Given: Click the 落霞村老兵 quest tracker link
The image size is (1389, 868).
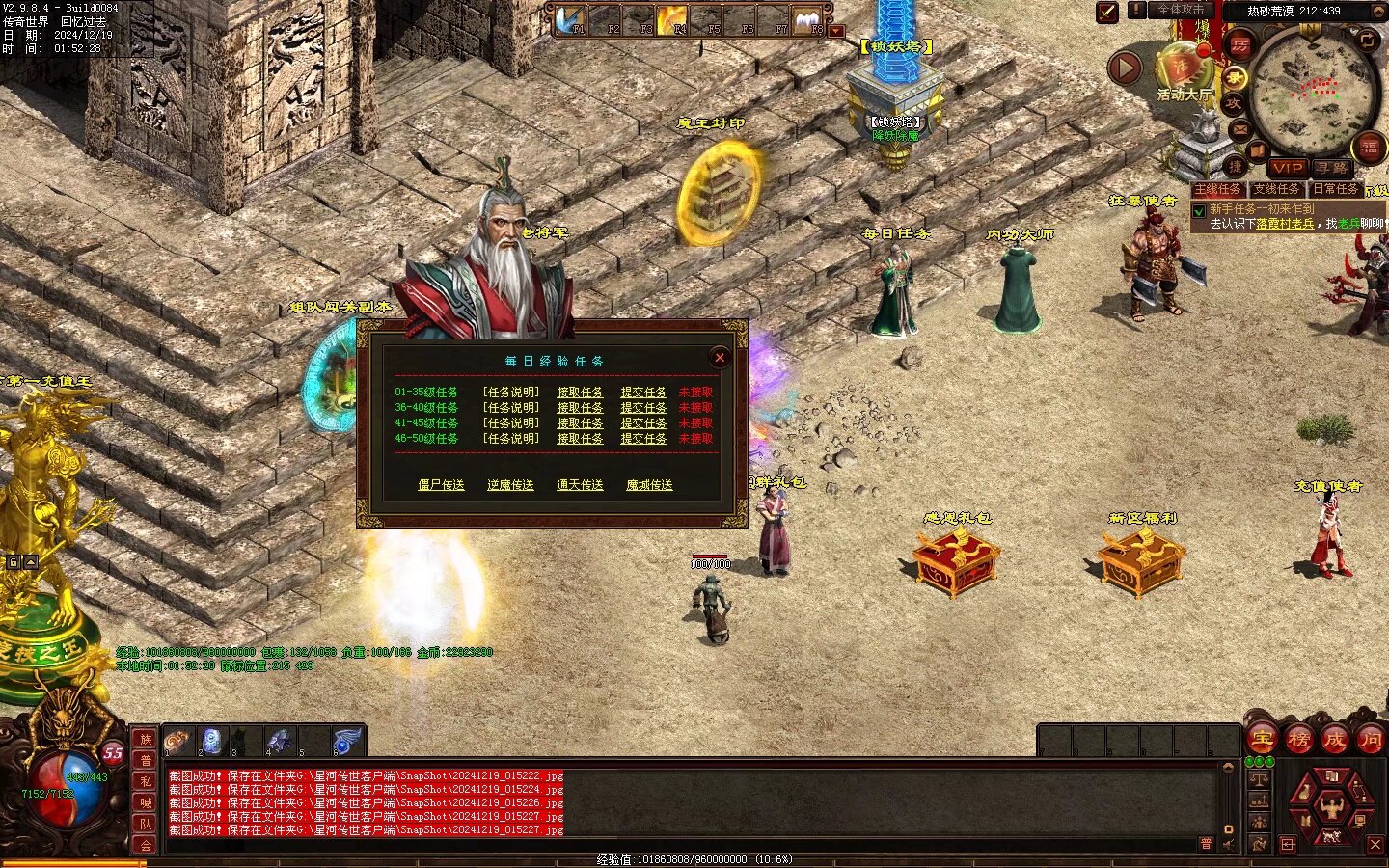Looking at the screenshot, I should click(1285, 224).
